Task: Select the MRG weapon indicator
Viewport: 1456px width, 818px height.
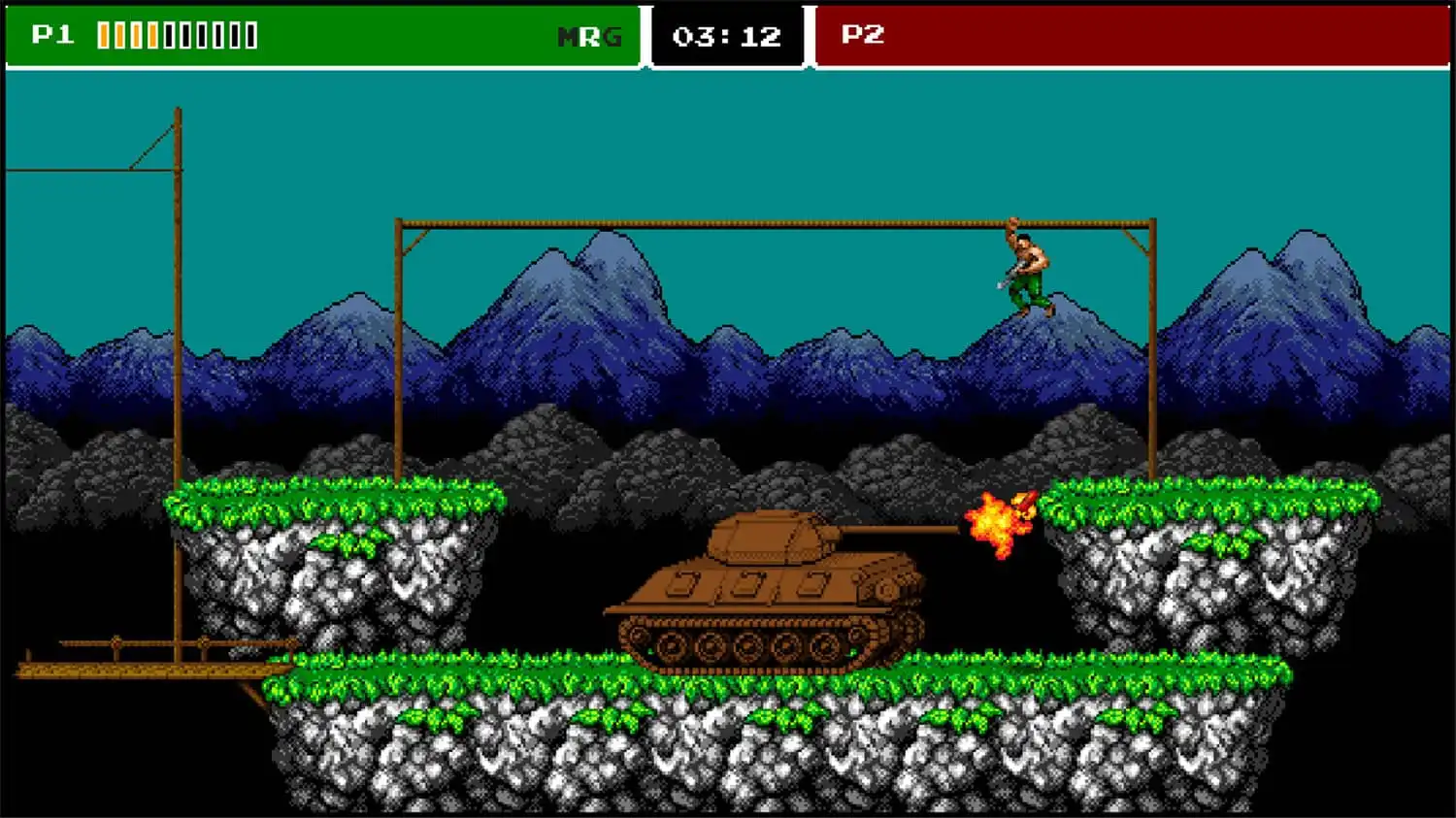Action: click(588, 37)
